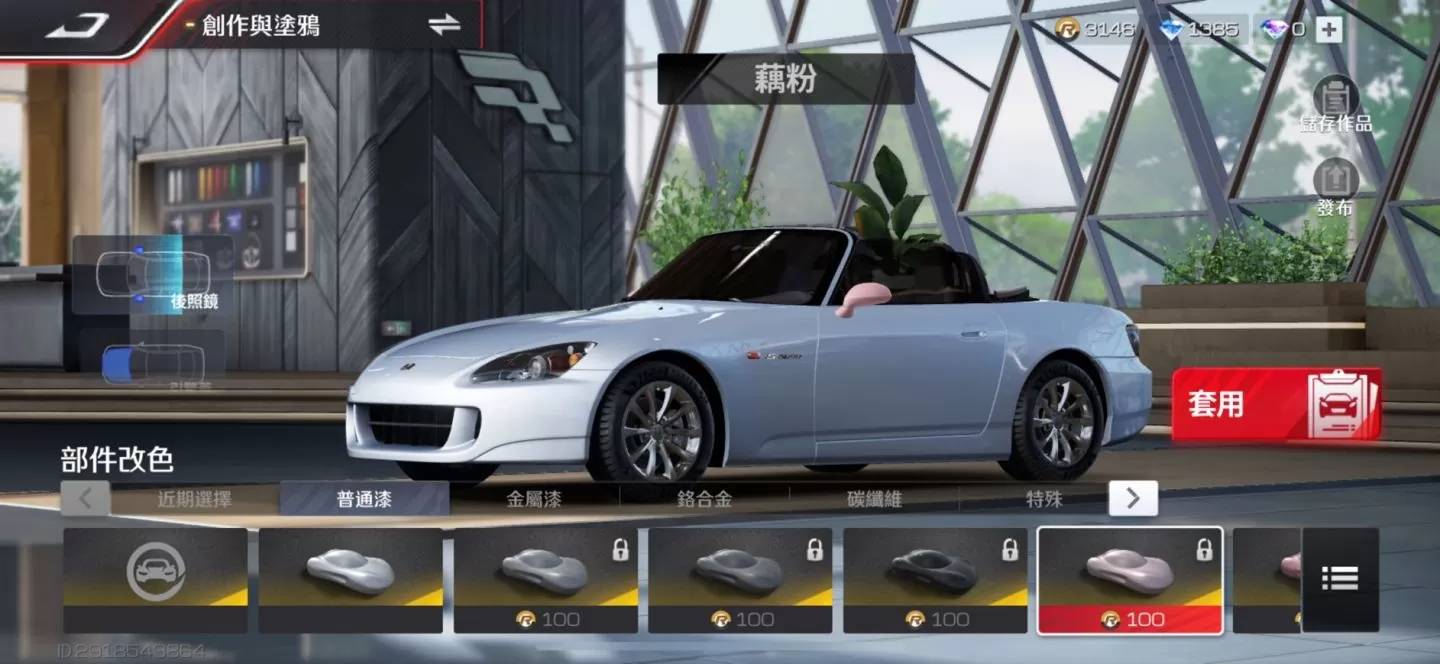
Task: Select the 特殊 paint tab
Action: tap(1043, 498)
